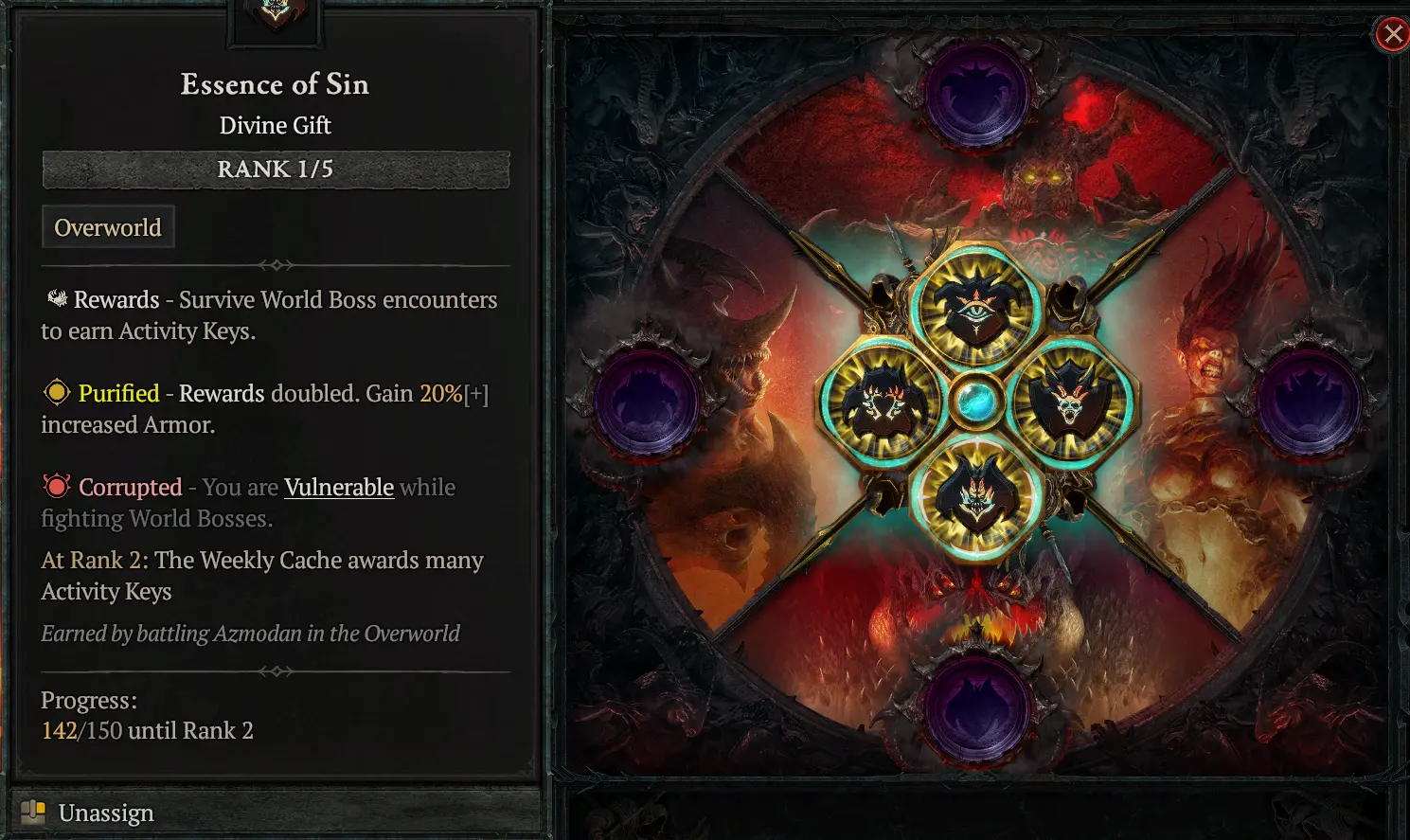Image resolution: width=1410 pixels, height=840 pixels.
Task: Click the central blue gem
Action: click(x=975, y=402)
